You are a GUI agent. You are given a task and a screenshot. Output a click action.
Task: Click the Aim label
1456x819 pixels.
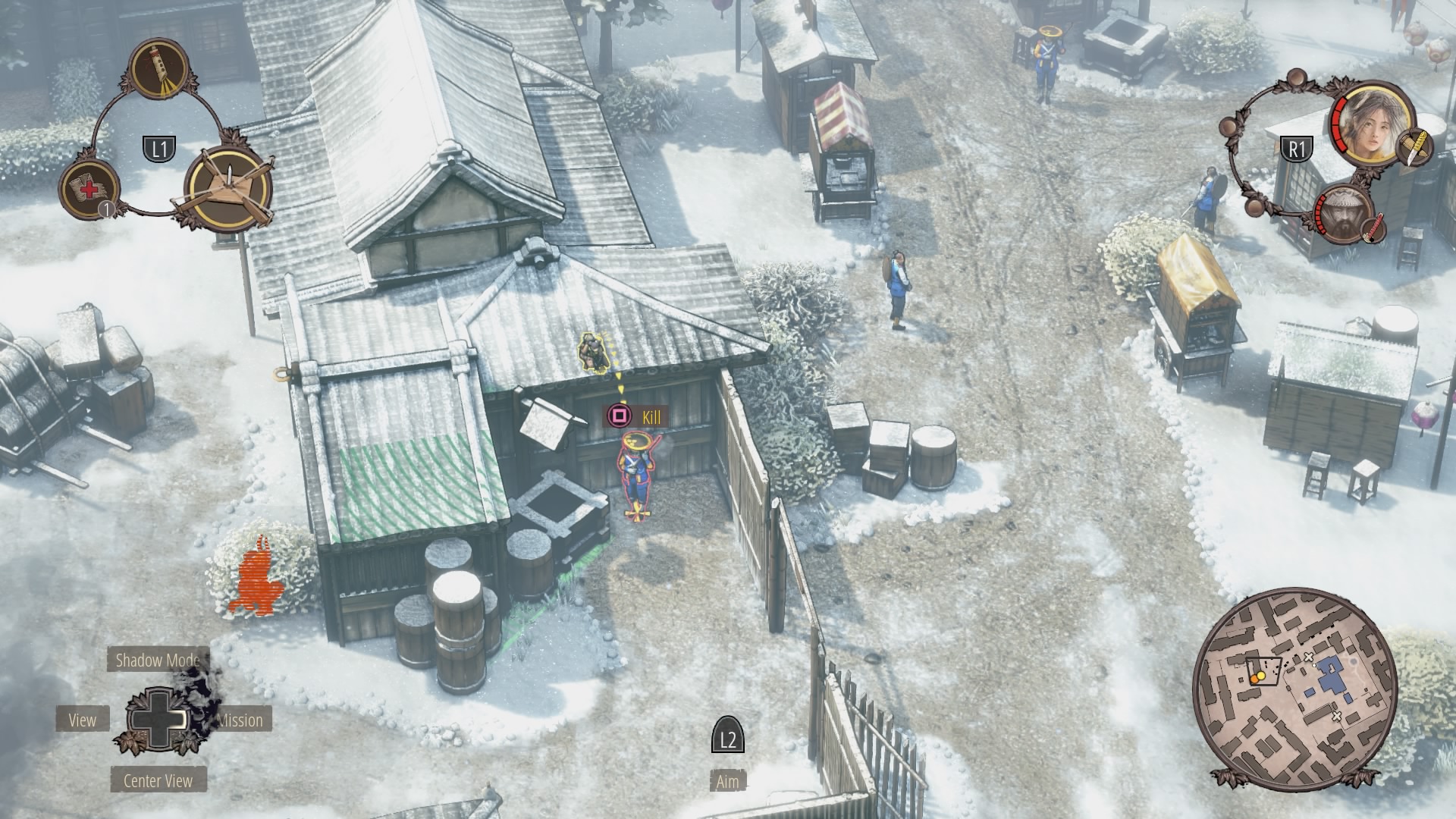pyautogui.click(x=727, y=781)
